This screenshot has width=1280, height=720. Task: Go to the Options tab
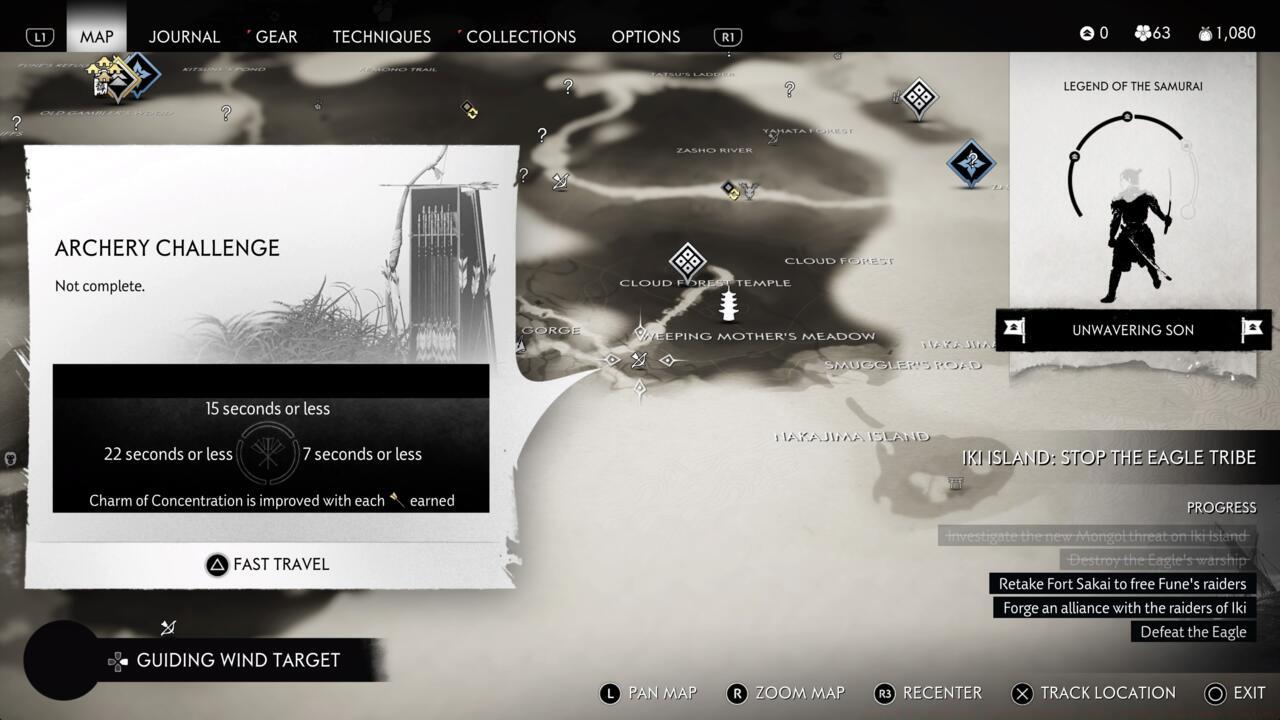(x=645, y=36)
